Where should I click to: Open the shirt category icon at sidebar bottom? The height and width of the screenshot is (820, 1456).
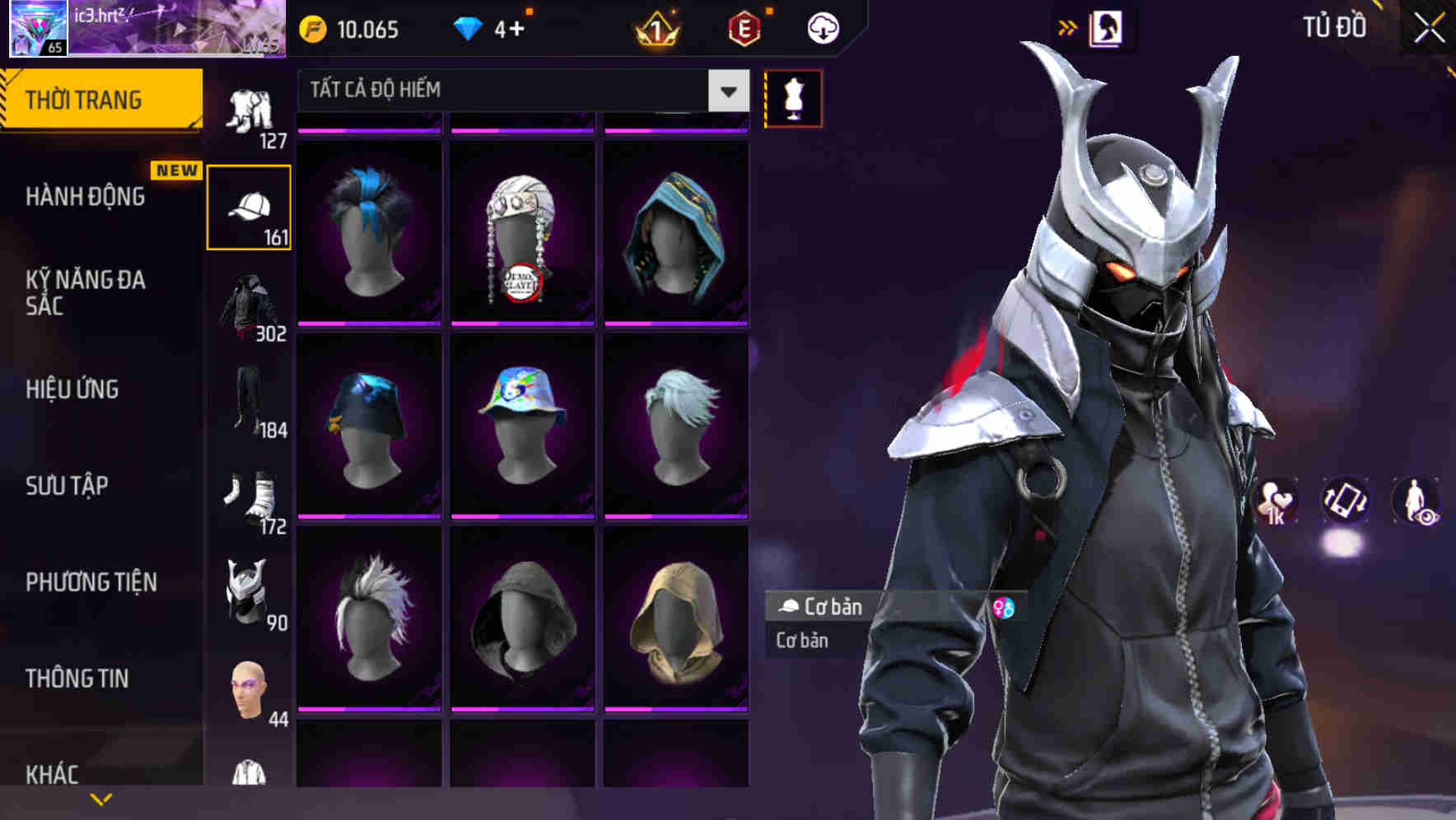[249, 774]
